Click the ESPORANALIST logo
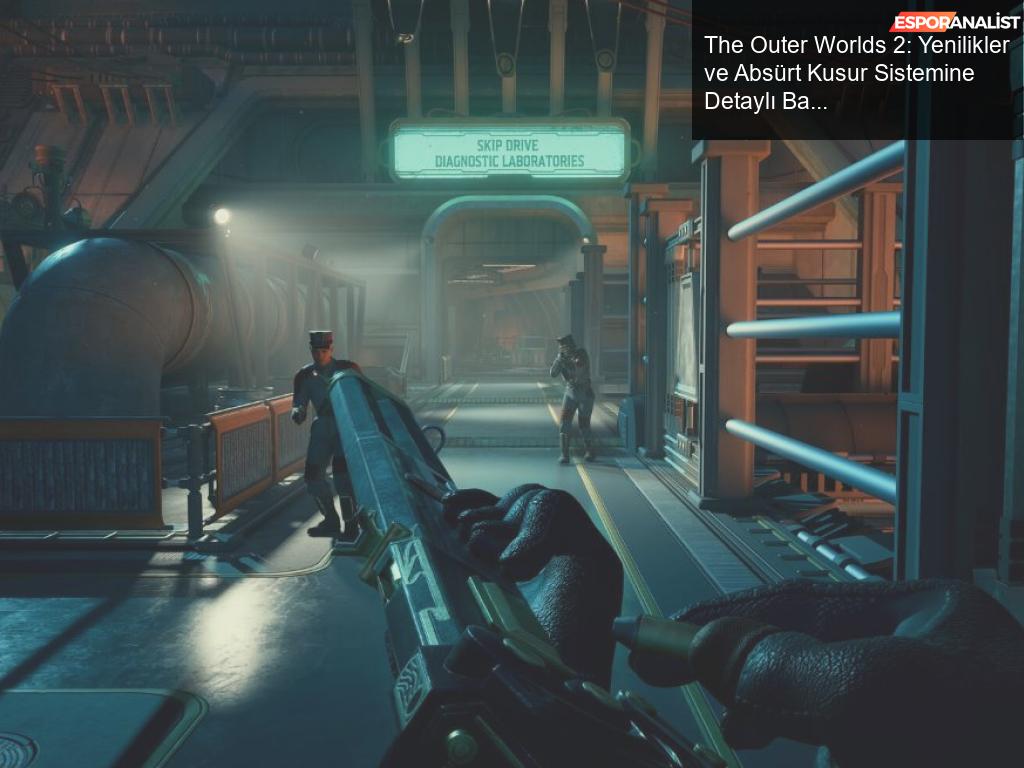The height and width of the screenshot is (768, 1024). click(x=955, y=22)
